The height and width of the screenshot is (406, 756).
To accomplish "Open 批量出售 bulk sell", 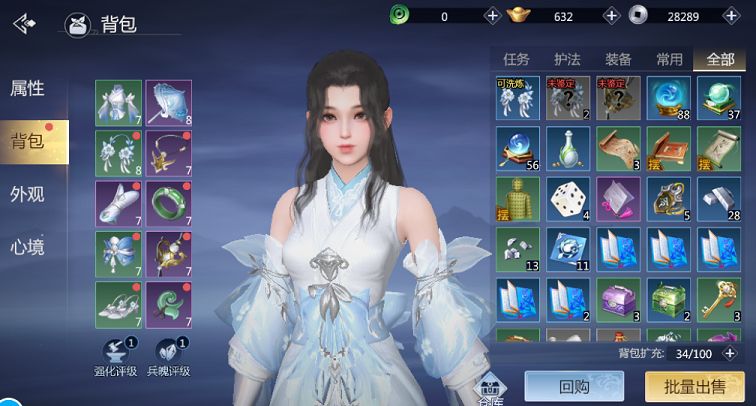I will click(x=694, y=386).
